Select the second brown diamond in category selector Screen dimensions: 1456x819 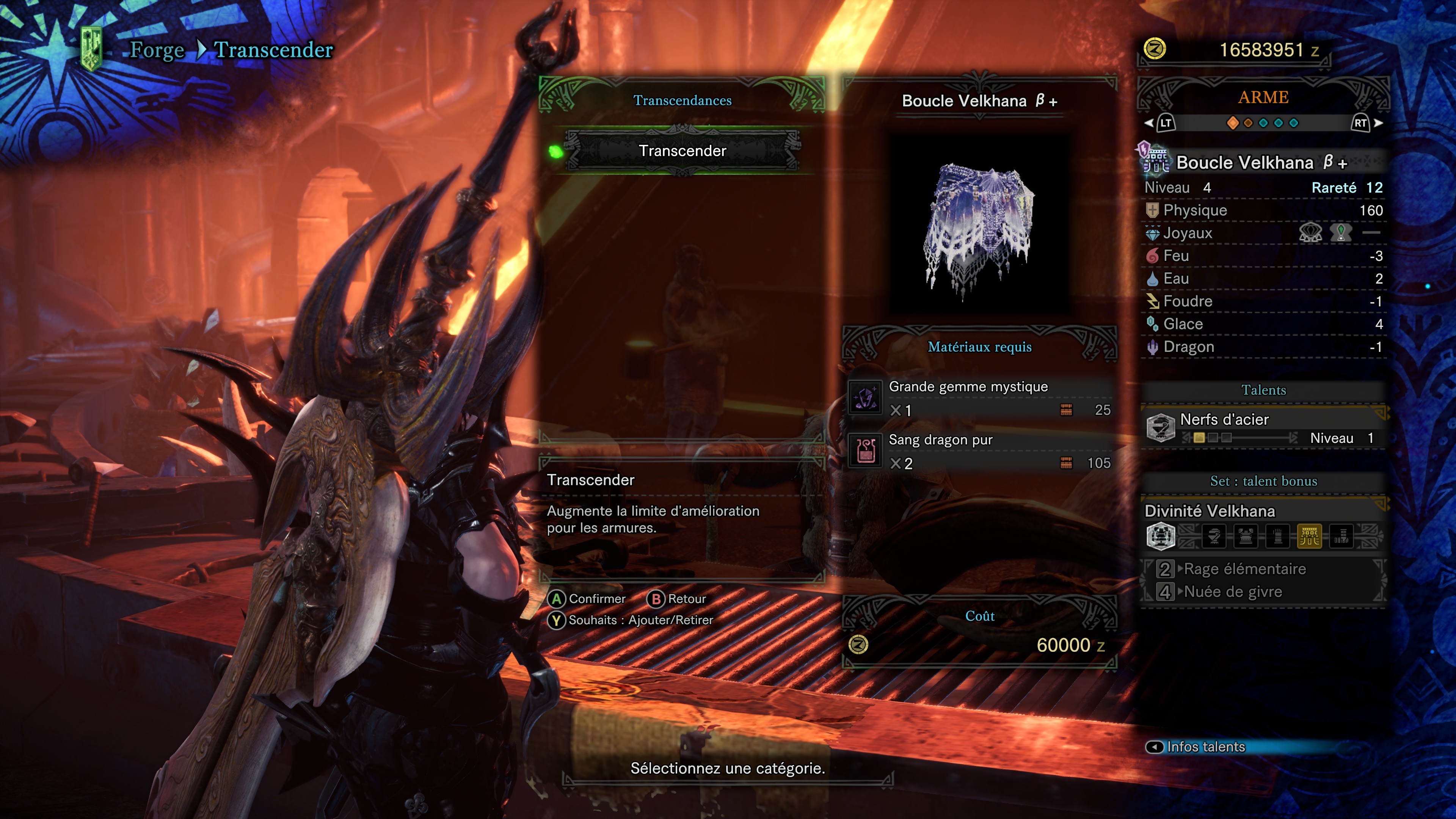[1248, 123]
